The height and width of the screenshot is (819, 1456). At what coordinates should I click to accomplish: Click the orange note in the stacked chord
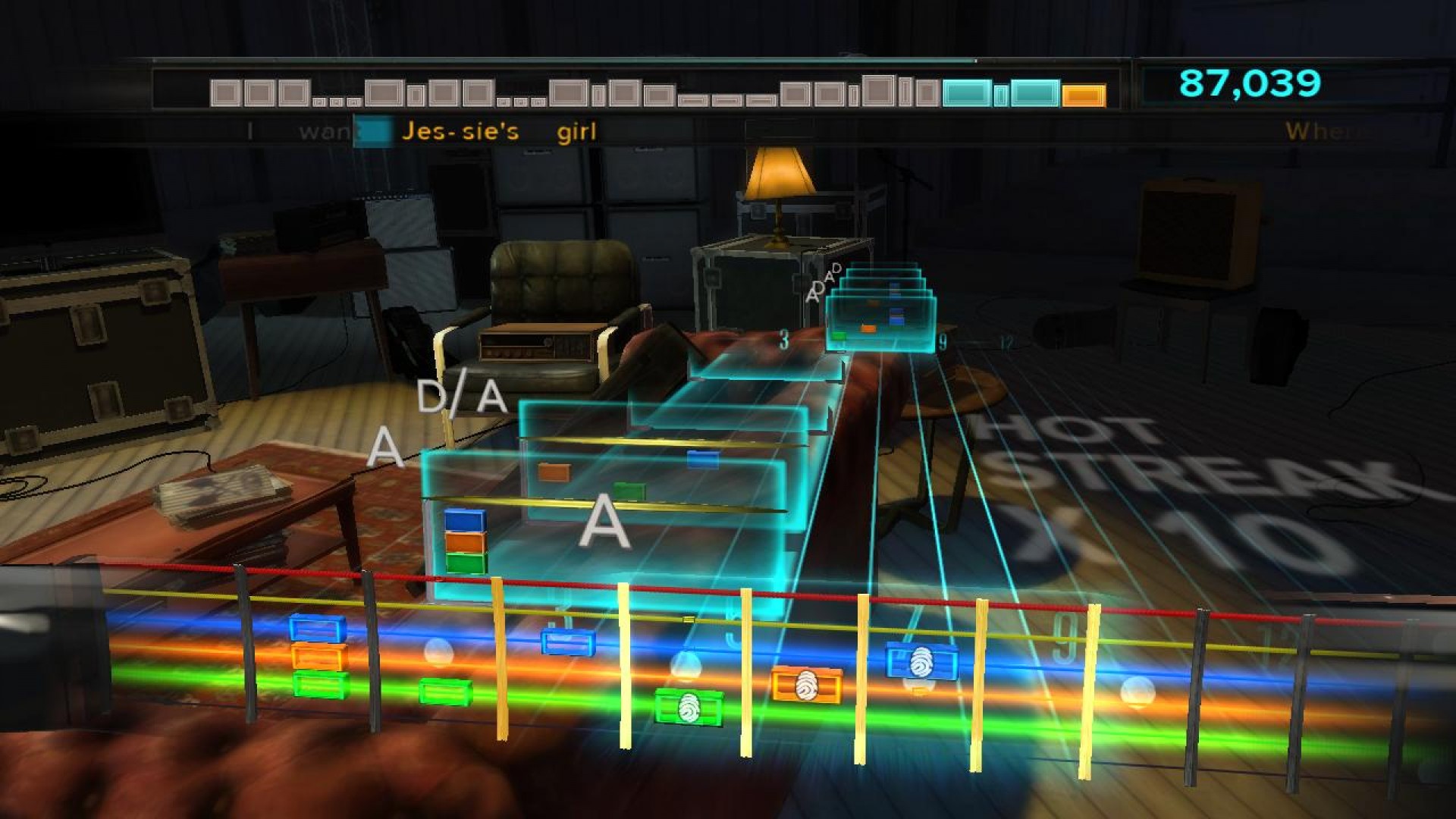tap(464, 542)
